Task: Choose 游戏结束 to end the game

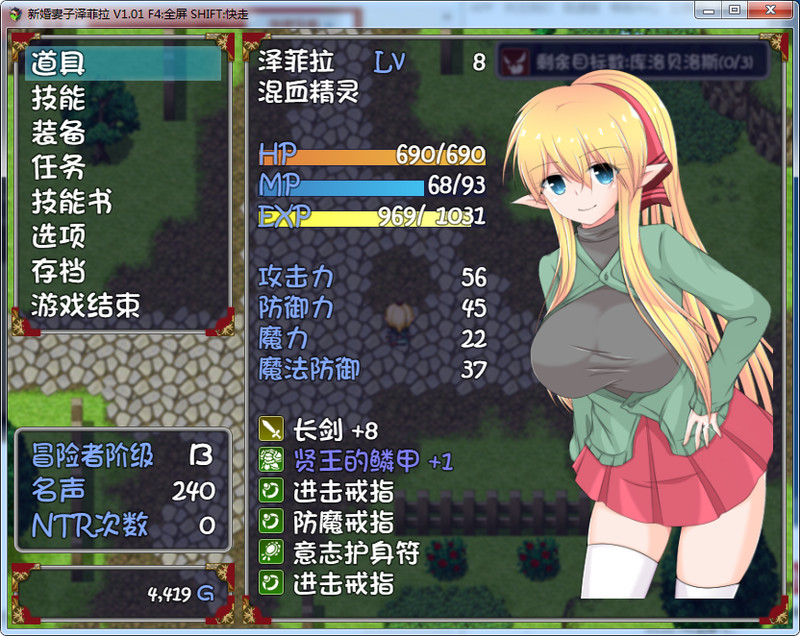Action: pyautogui.click(x=85, y=305)
